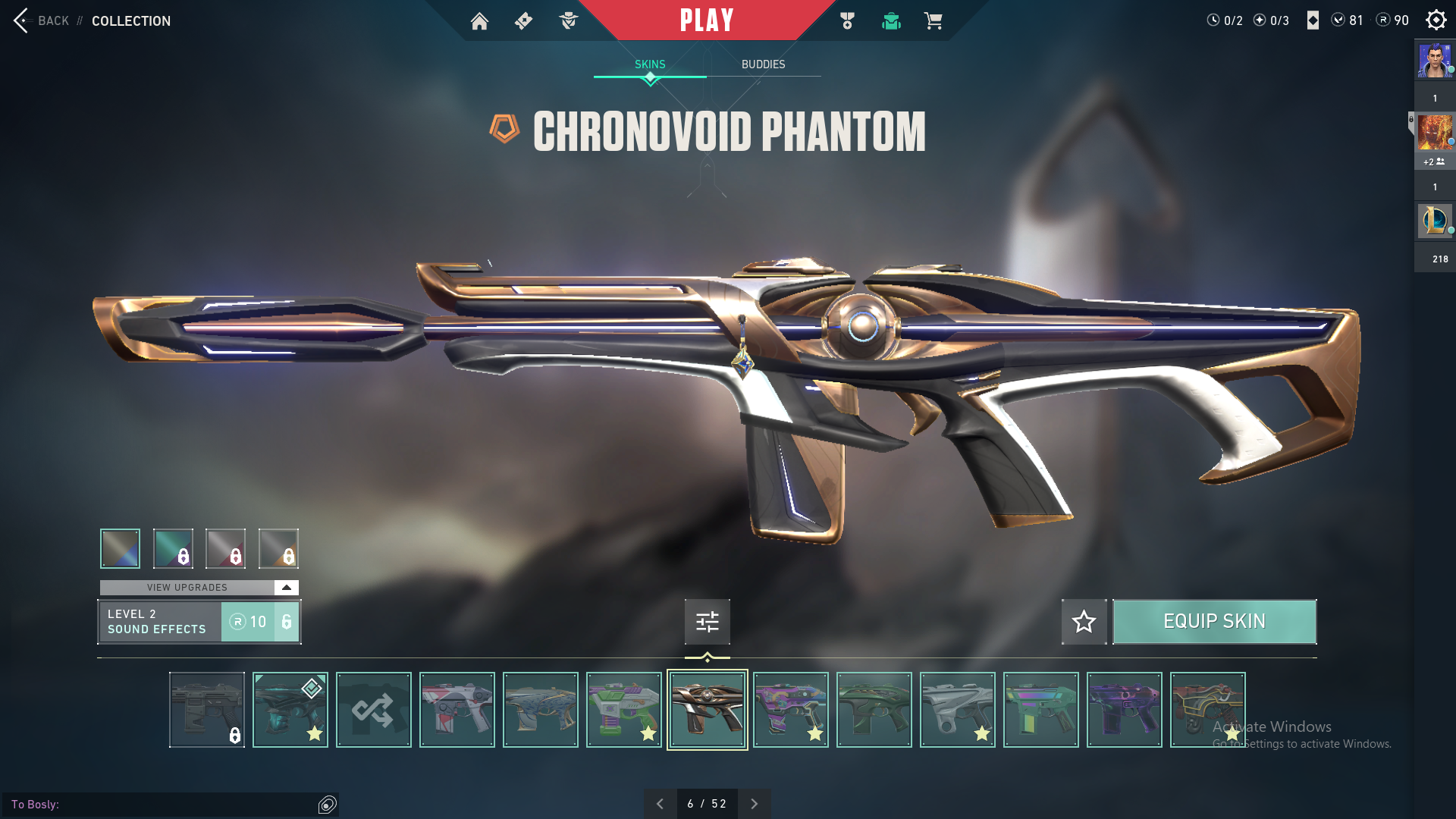Open the settings gear
The image size is (1456, 819).
pyautogui.click(x=1436, y=20)
